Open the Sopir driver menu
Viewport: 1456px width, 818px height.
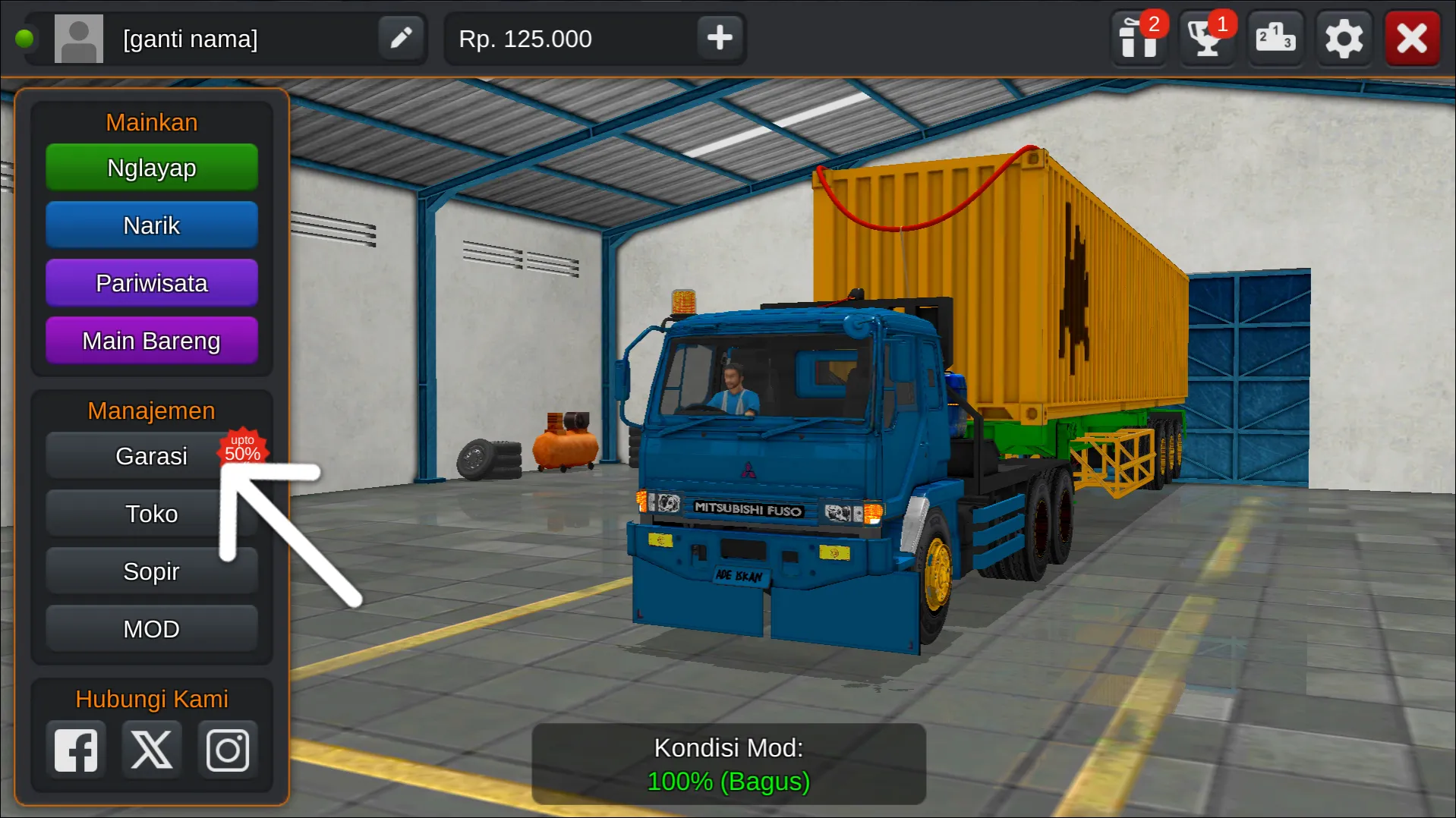[x=151, y=571]
